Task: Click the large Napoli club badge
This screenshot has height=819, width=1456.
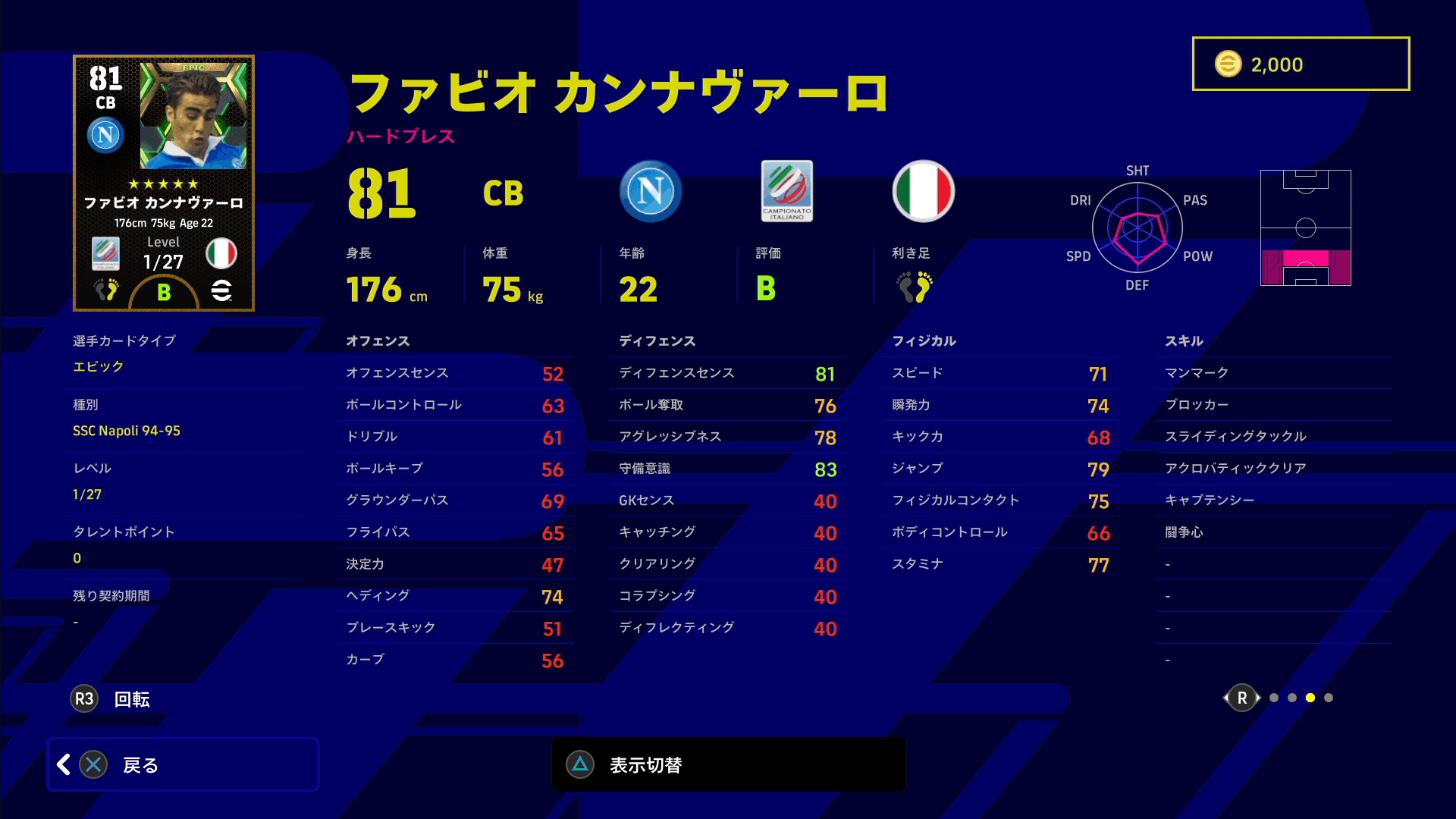Action: [x=651, y=192]
